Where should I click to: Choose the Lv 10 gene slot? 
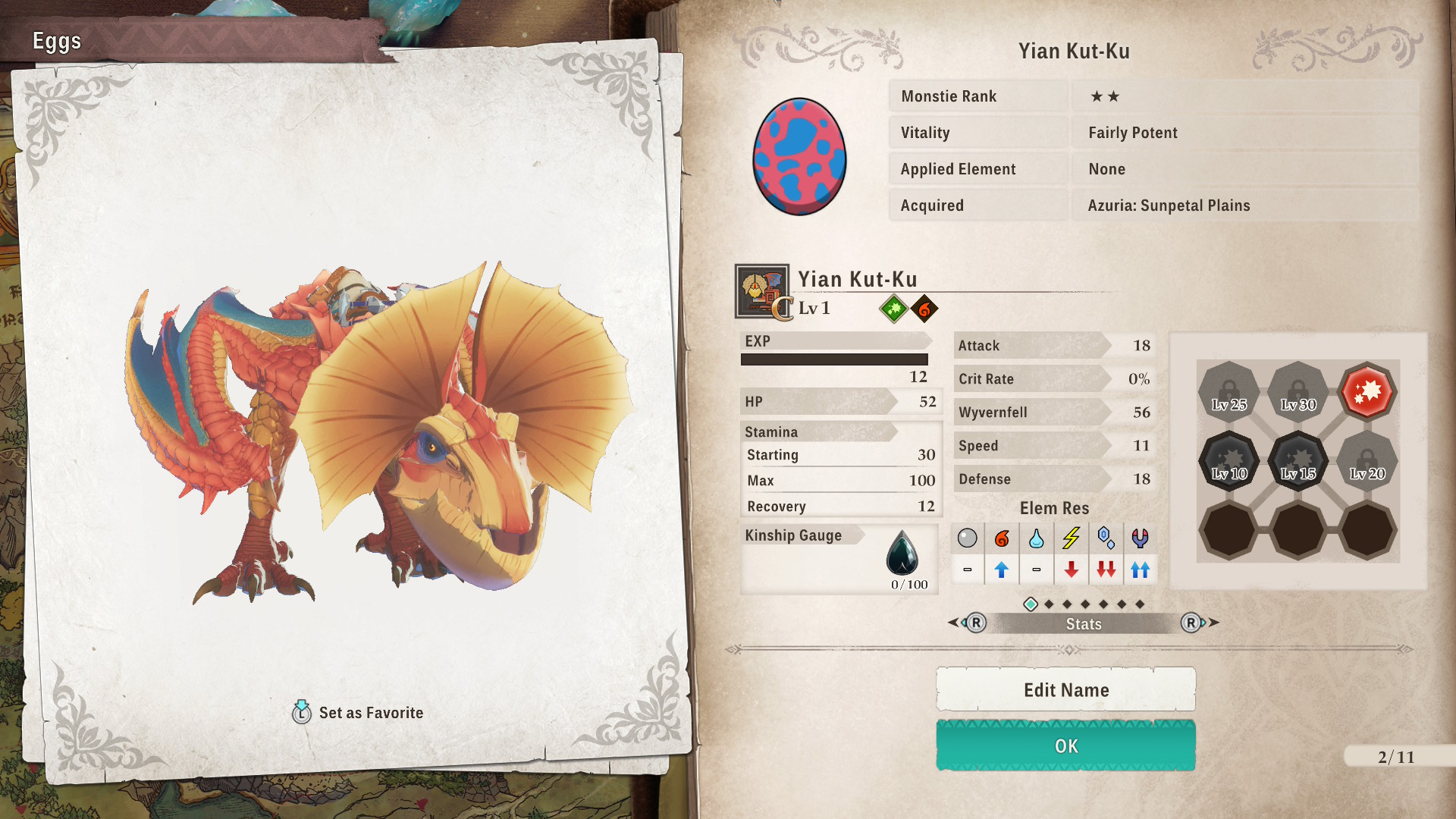click(1228, 461)
